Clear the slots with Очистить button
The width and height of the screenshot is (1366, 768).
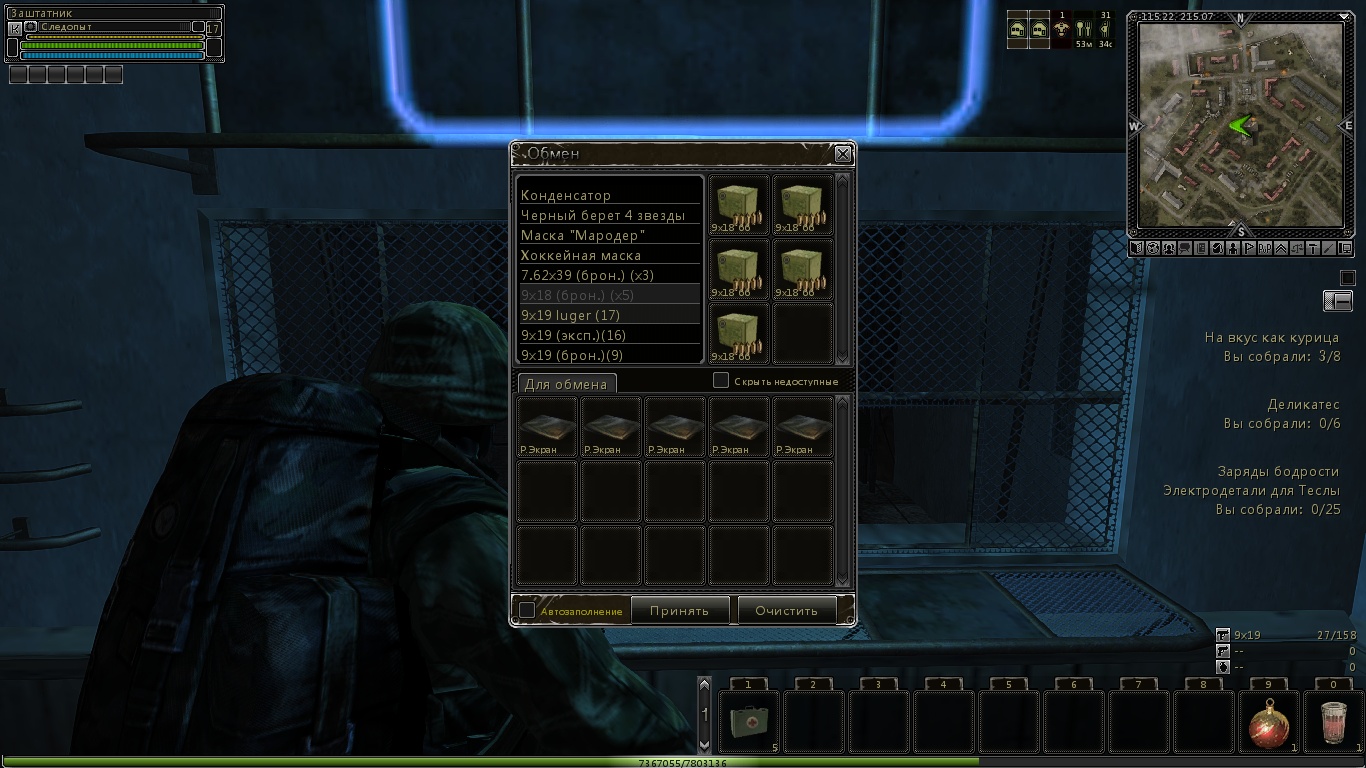(x=786, y=610)
